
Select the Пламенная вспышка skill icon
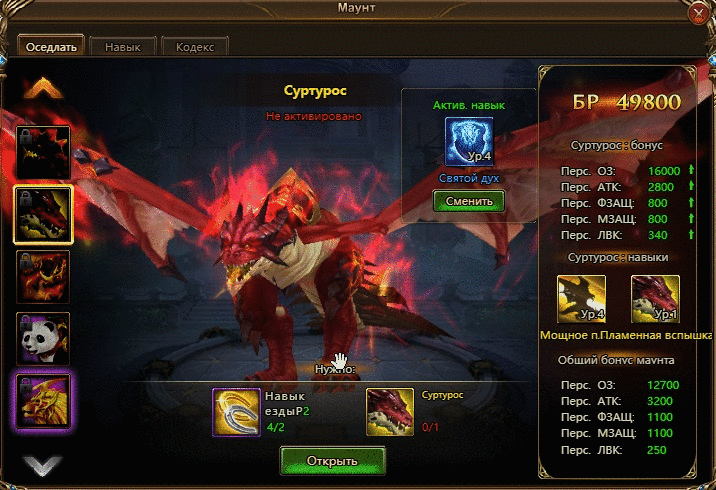tap(655, 300)
